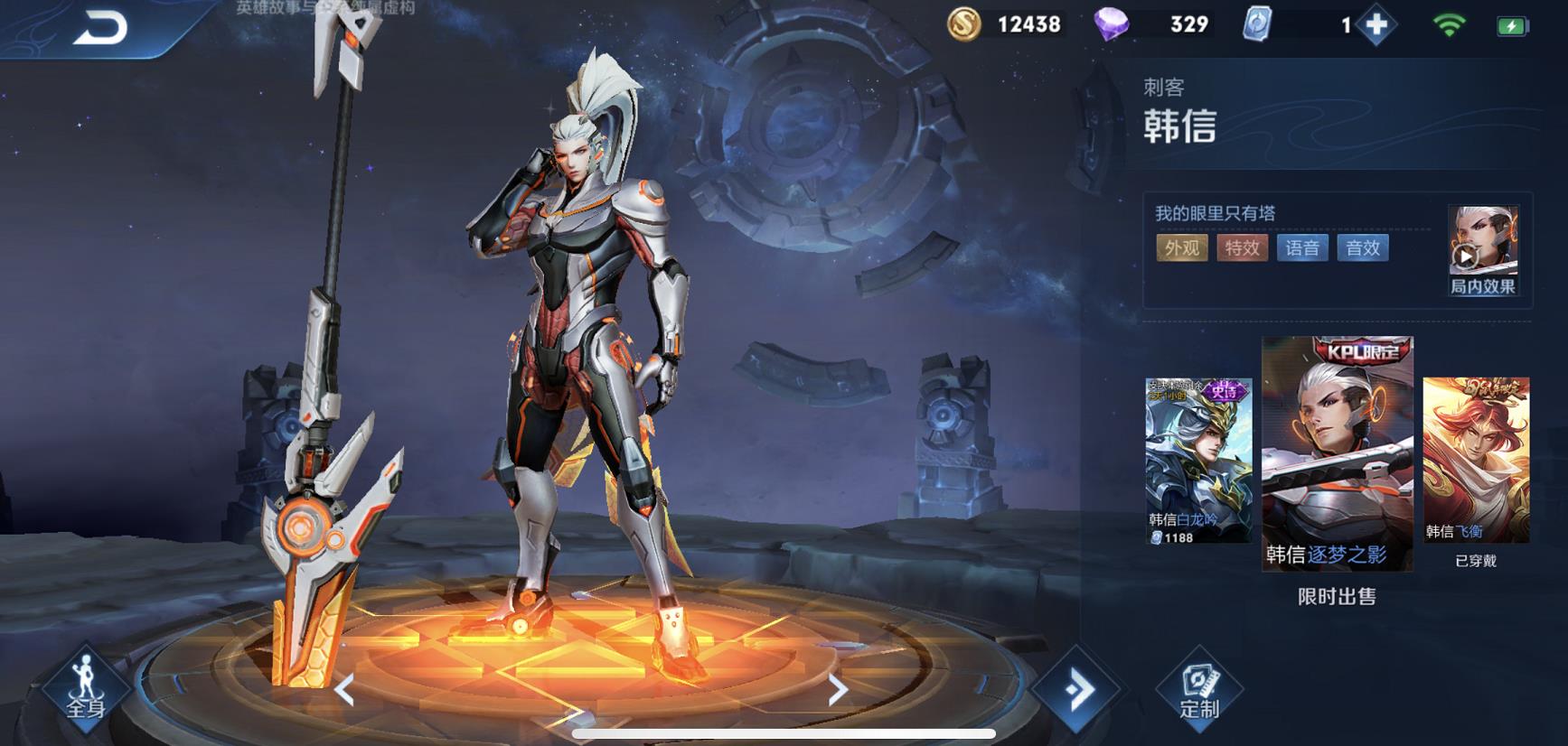
Task: Go back using the return arrow
Action: [x=99, y=29]
